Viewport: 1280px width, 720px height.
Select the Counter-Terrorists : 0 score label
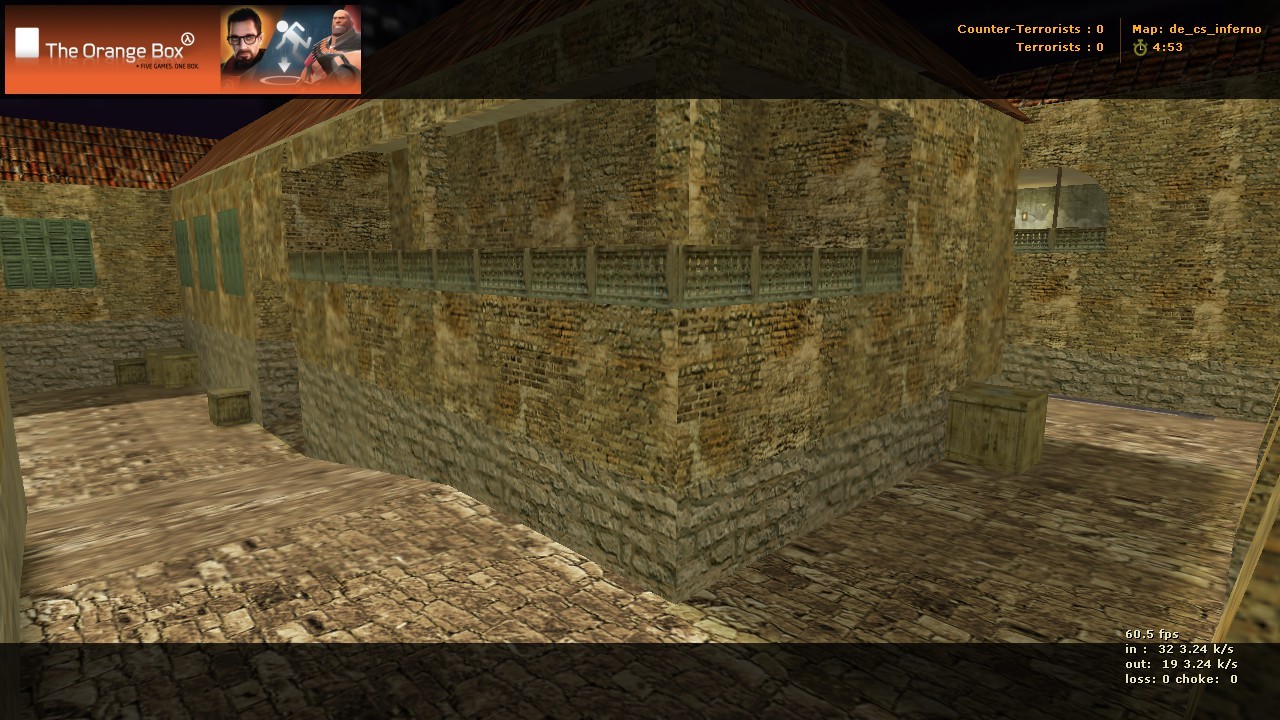[x=1030, y=29]
